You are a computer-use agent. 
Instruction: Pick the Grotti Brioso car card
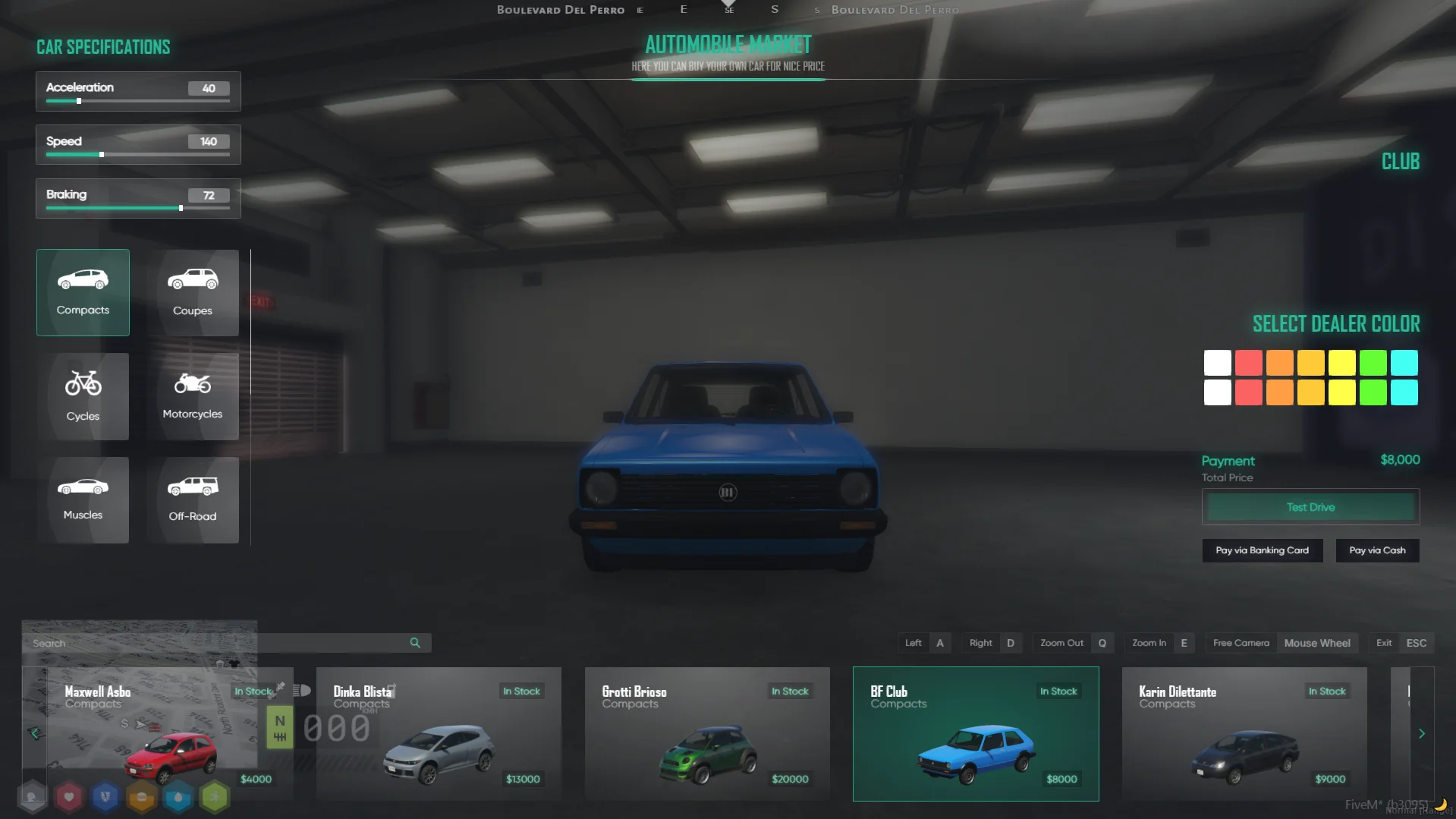click(707, 733)
